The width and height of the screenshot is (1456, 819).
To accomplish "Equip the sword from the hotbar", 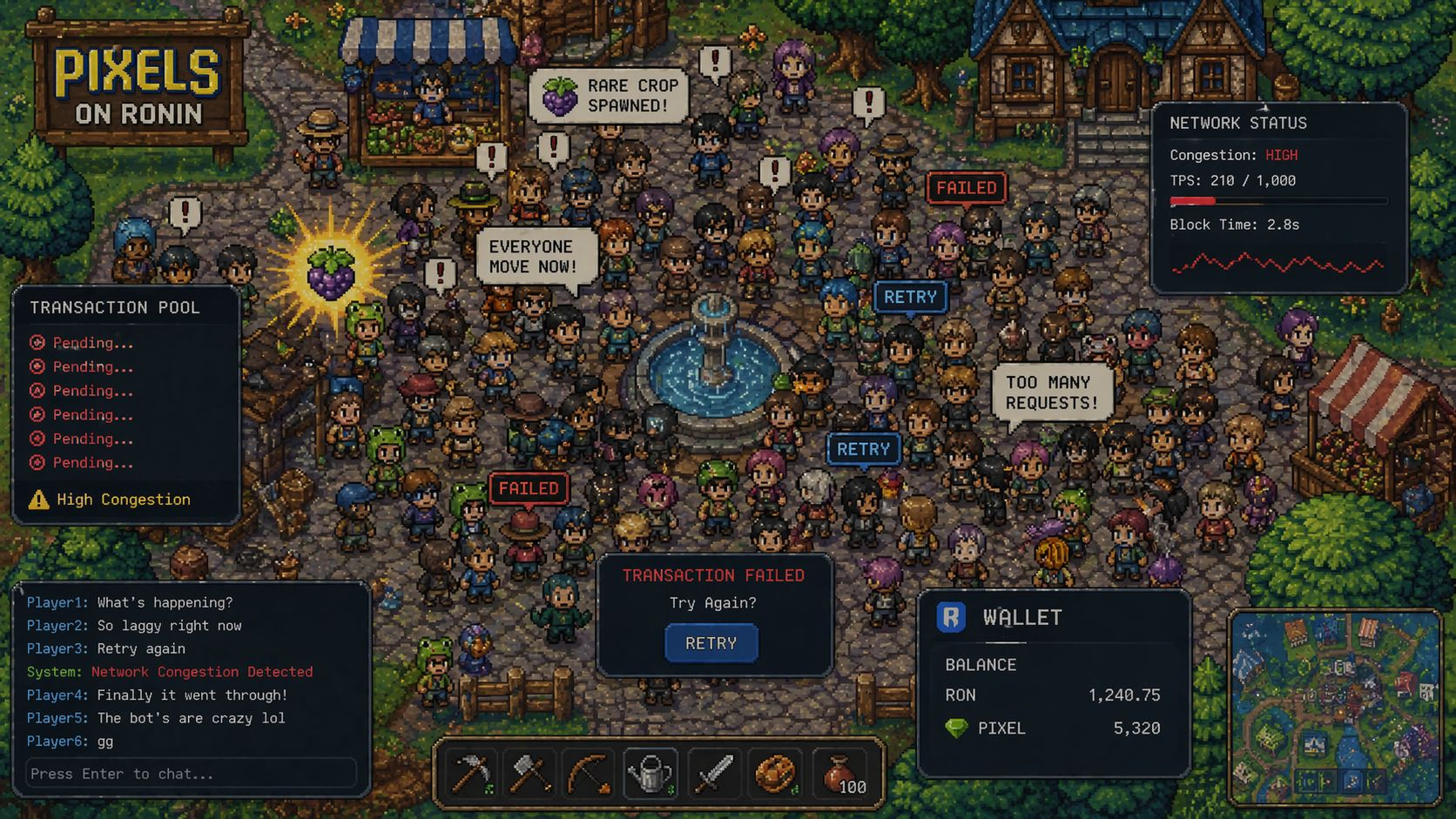I will click(x=712, y=772).
